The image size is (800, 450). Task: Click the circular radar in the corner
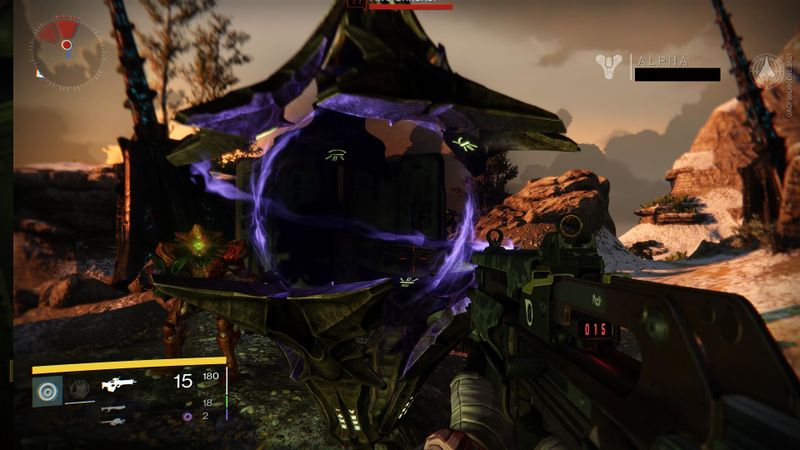66,46
